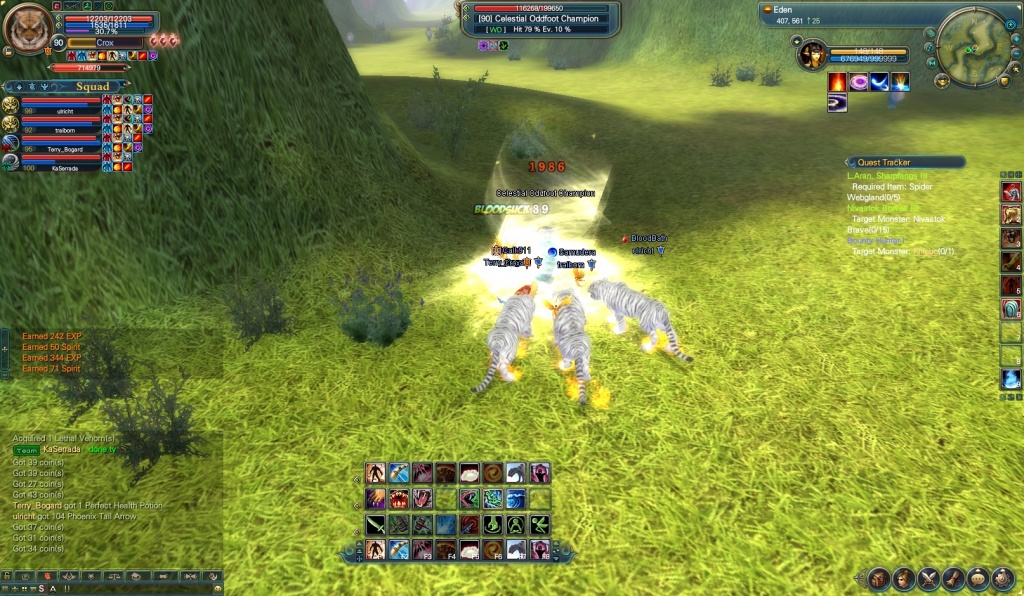The image size is (1024, 596).
Task: Open the treasure chest inventory button
Action: click(879, 579)
